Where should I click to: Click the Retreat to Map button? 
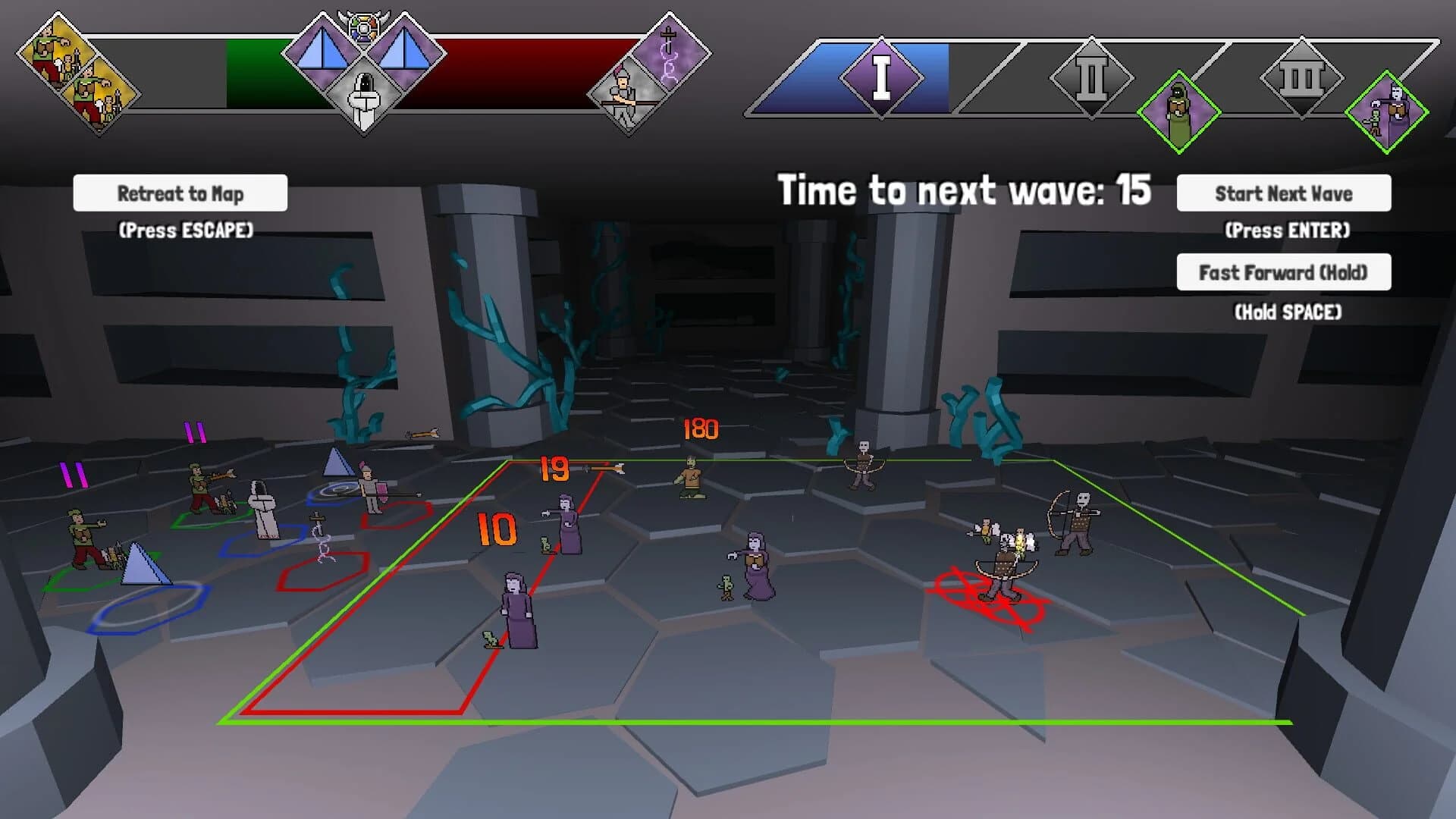pos(180,193)
